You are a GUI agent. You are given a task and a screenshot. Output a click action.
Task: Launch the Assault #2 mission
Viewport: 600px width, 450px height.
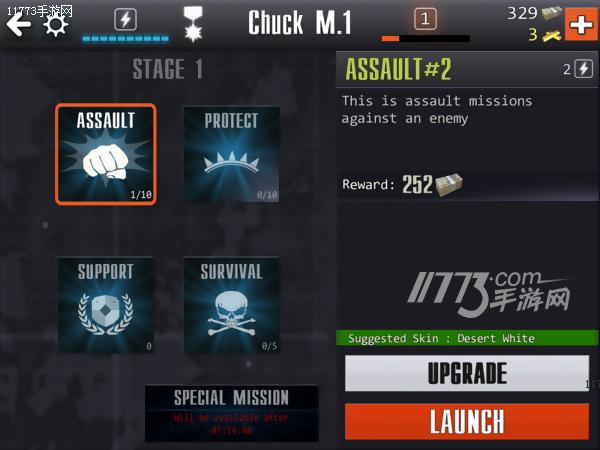pyautogui.click(x=467, y=421)
